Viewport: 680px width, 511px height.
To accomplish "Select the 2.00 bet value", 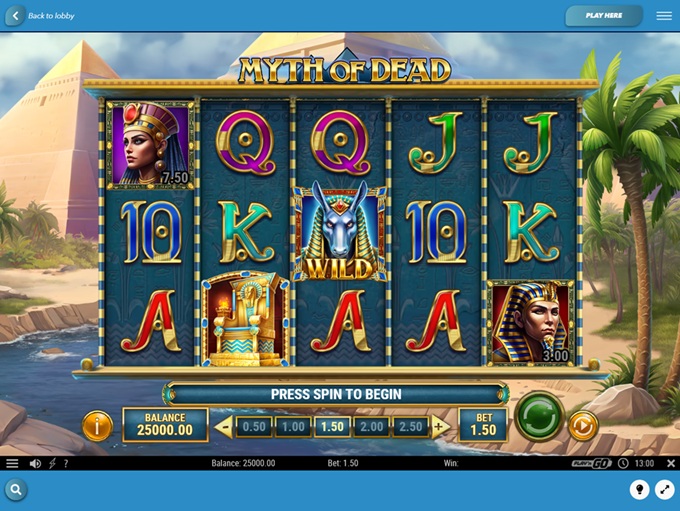I will pos(371,427).
